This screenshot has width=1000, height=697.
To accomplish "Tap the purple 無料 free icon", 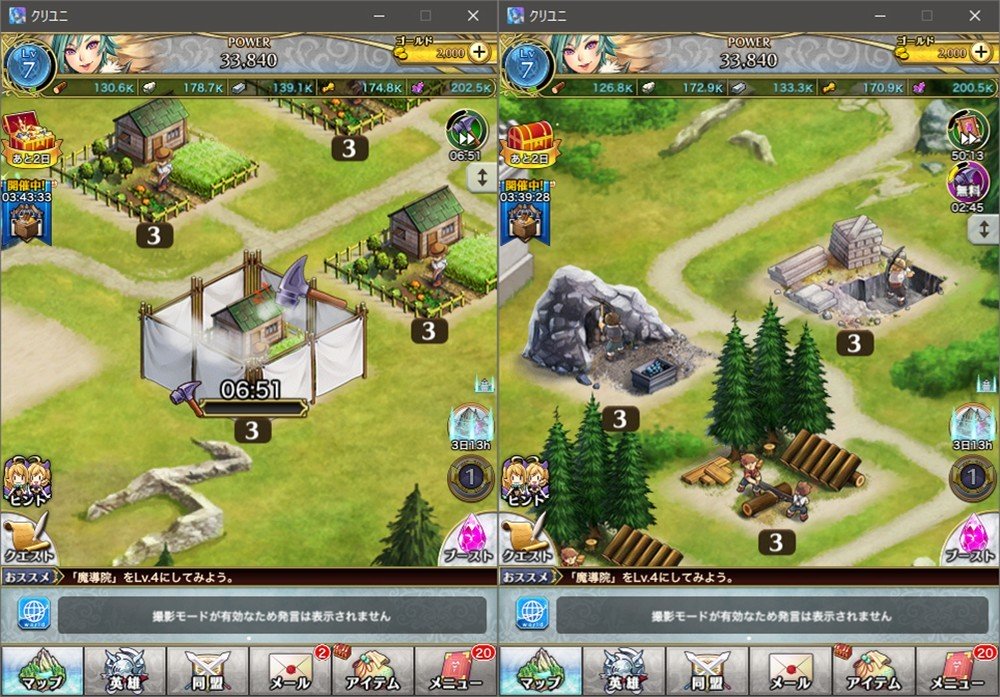I will click(x=966, y=186).
